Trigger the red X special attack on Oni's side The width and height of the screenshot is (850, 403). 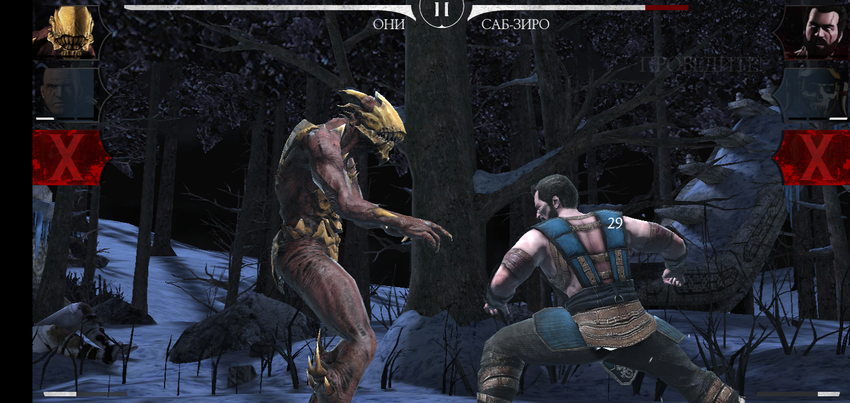point(69,157)
